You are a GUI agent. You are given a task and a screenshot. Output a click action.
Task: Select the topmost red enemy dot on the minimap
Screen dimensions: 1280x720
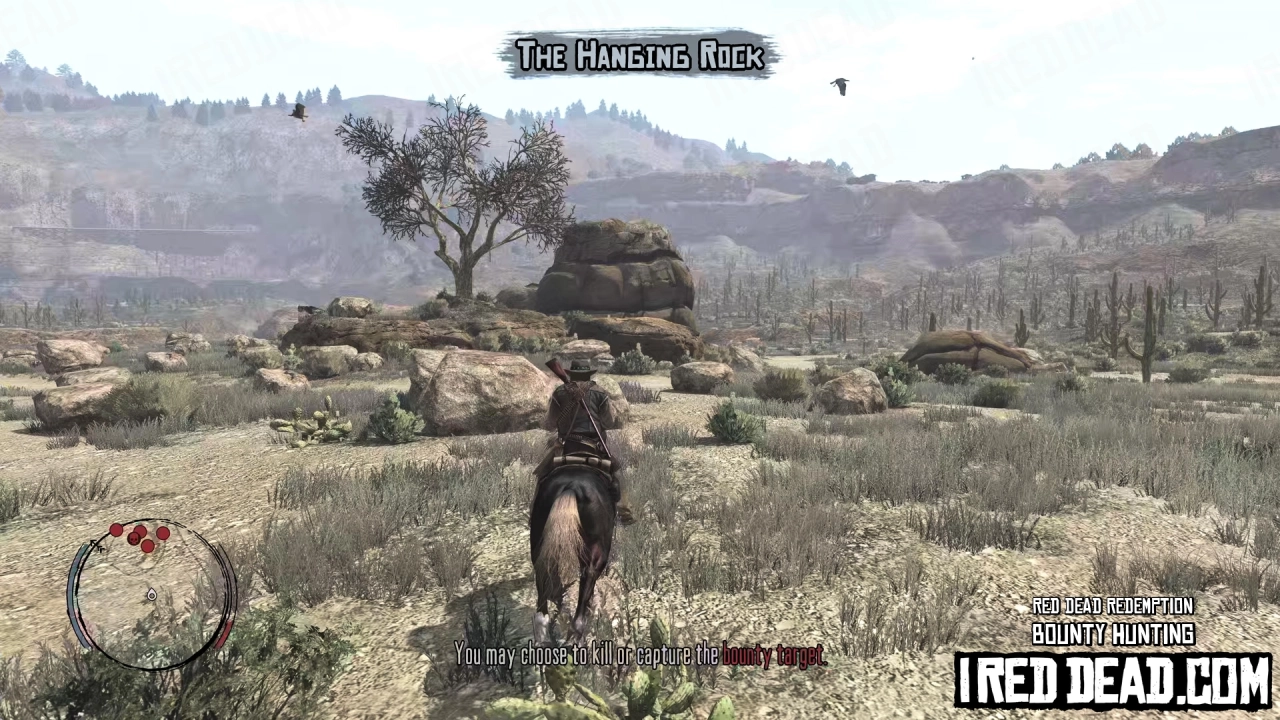click(x=140, y=529)
